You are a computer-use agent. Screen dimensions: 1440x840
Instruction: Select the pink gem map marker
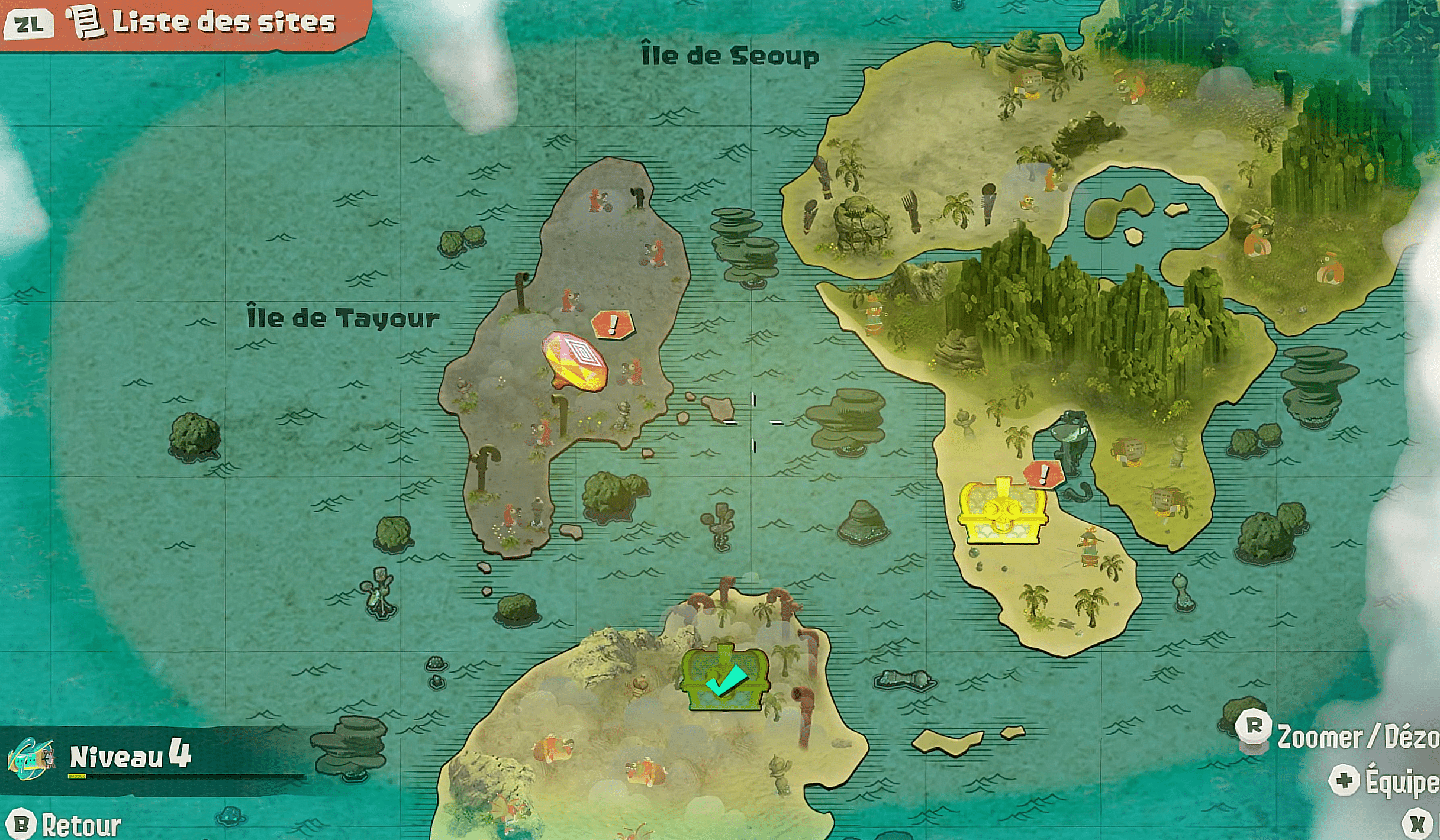tap(575, 361)
